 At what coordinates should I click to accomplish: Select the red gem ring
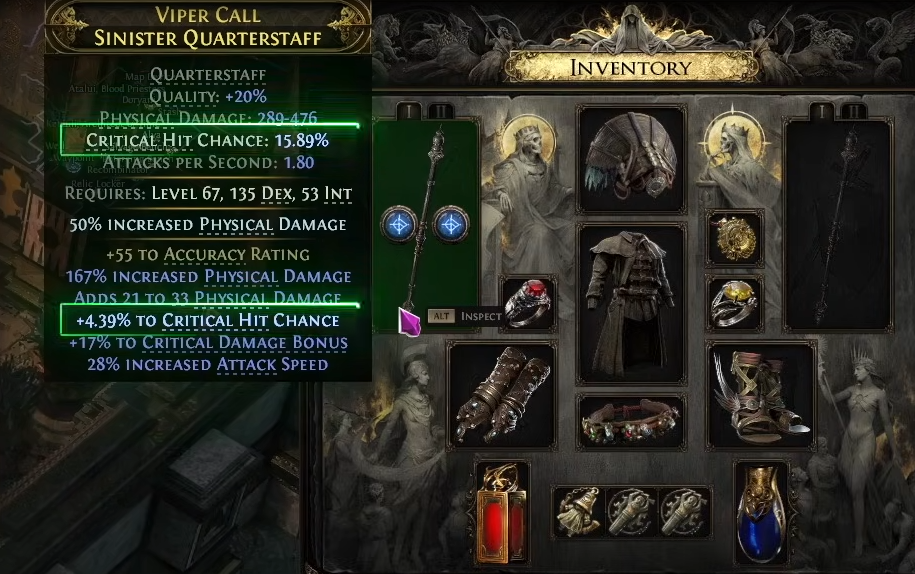(529, 303)
